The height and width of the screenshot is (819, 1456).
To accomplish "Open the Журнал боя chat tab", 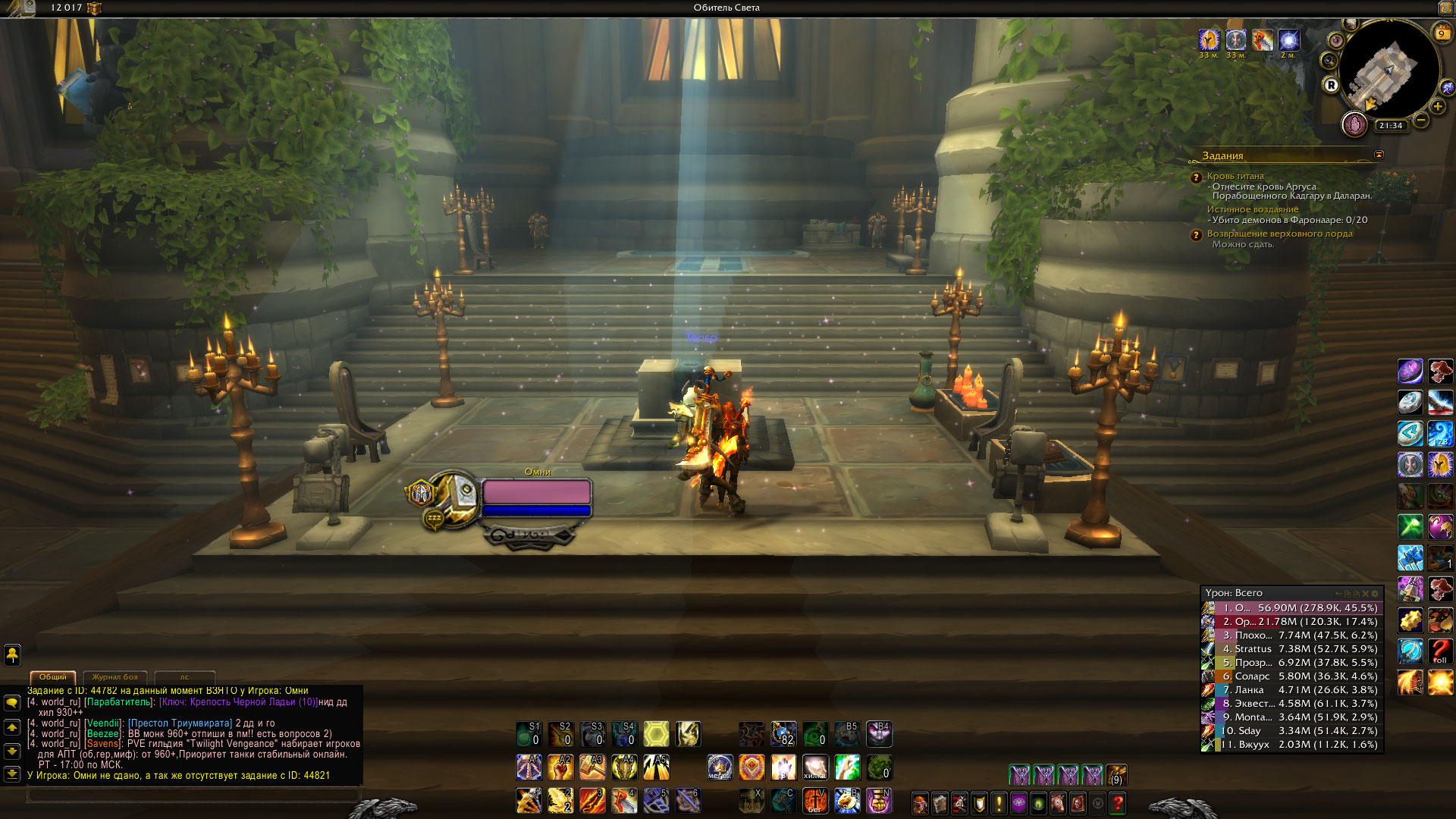I will click(x=115, y=676).
